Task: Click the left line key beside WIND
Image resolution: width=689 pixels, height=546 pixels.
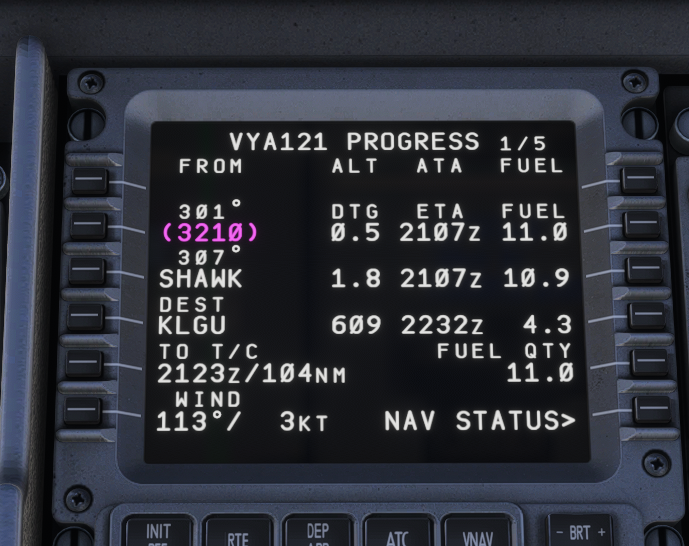Action: tap(88, 410)
